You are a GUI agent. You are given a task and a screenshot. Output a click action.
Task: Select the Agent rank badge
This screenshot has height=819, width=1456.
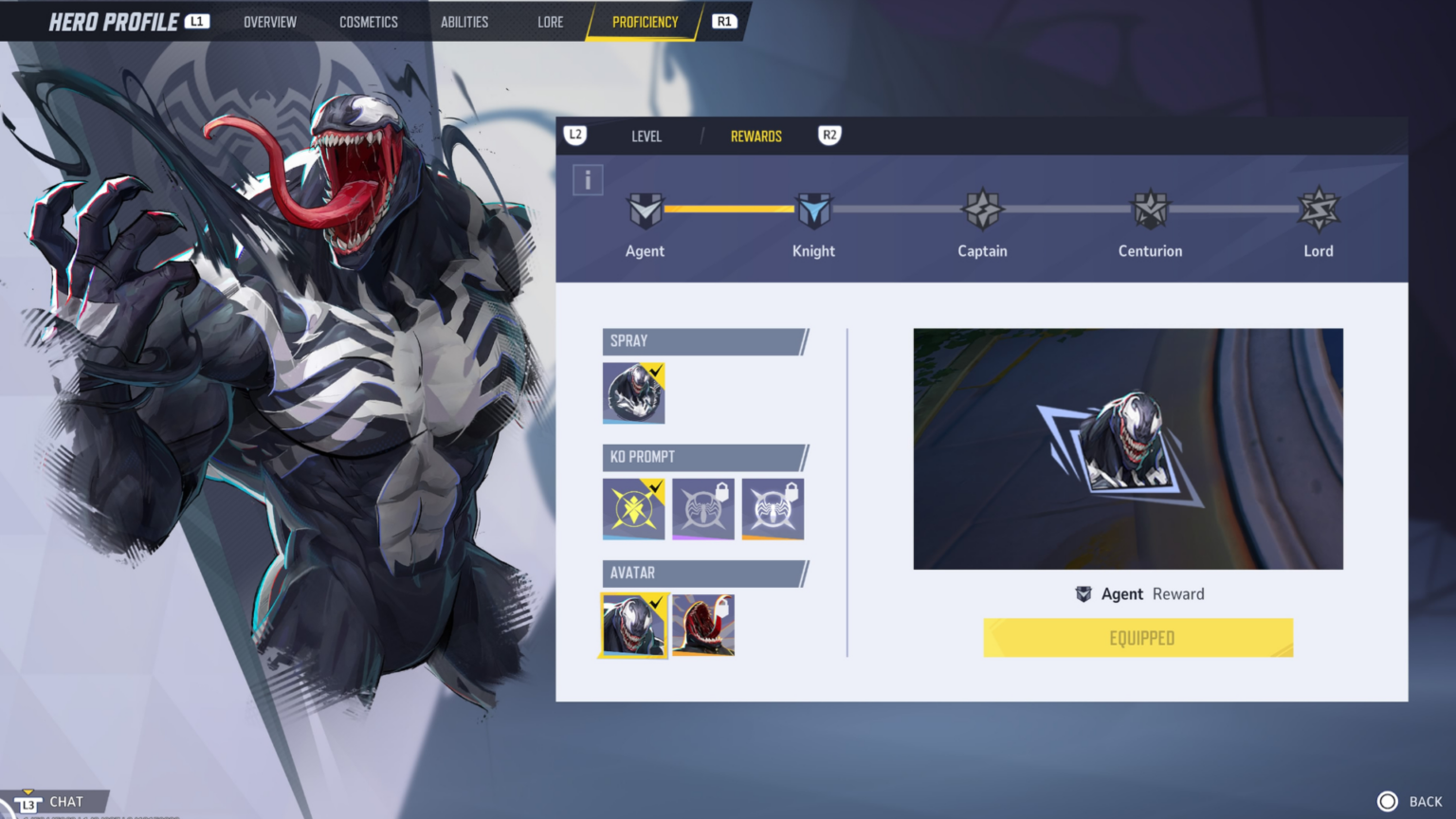pyautogui.click(x=645, y=210)
